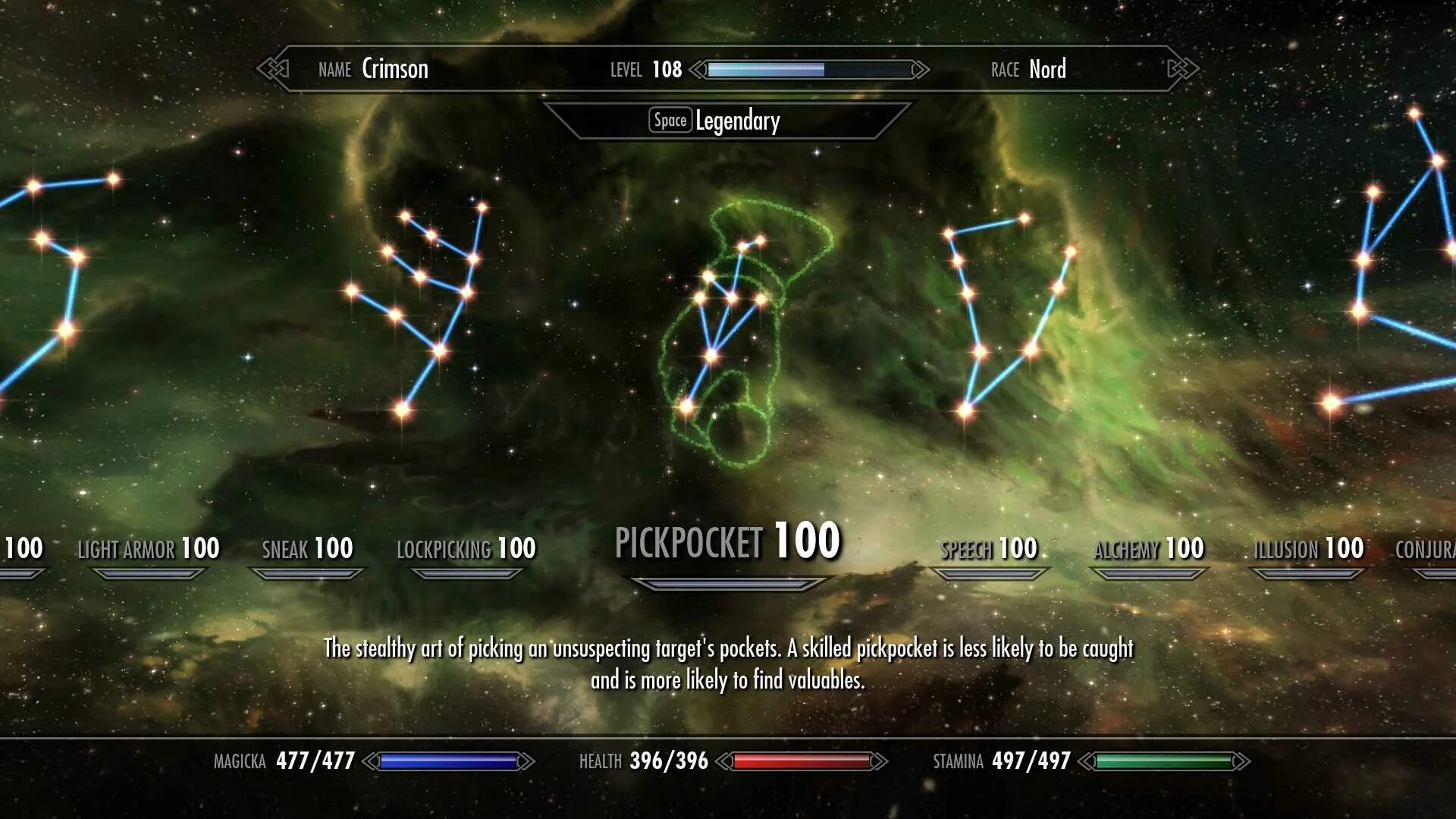Screen dimensions: 1456x819
Task: Select the Speech skill
Action: click(989, 549)
